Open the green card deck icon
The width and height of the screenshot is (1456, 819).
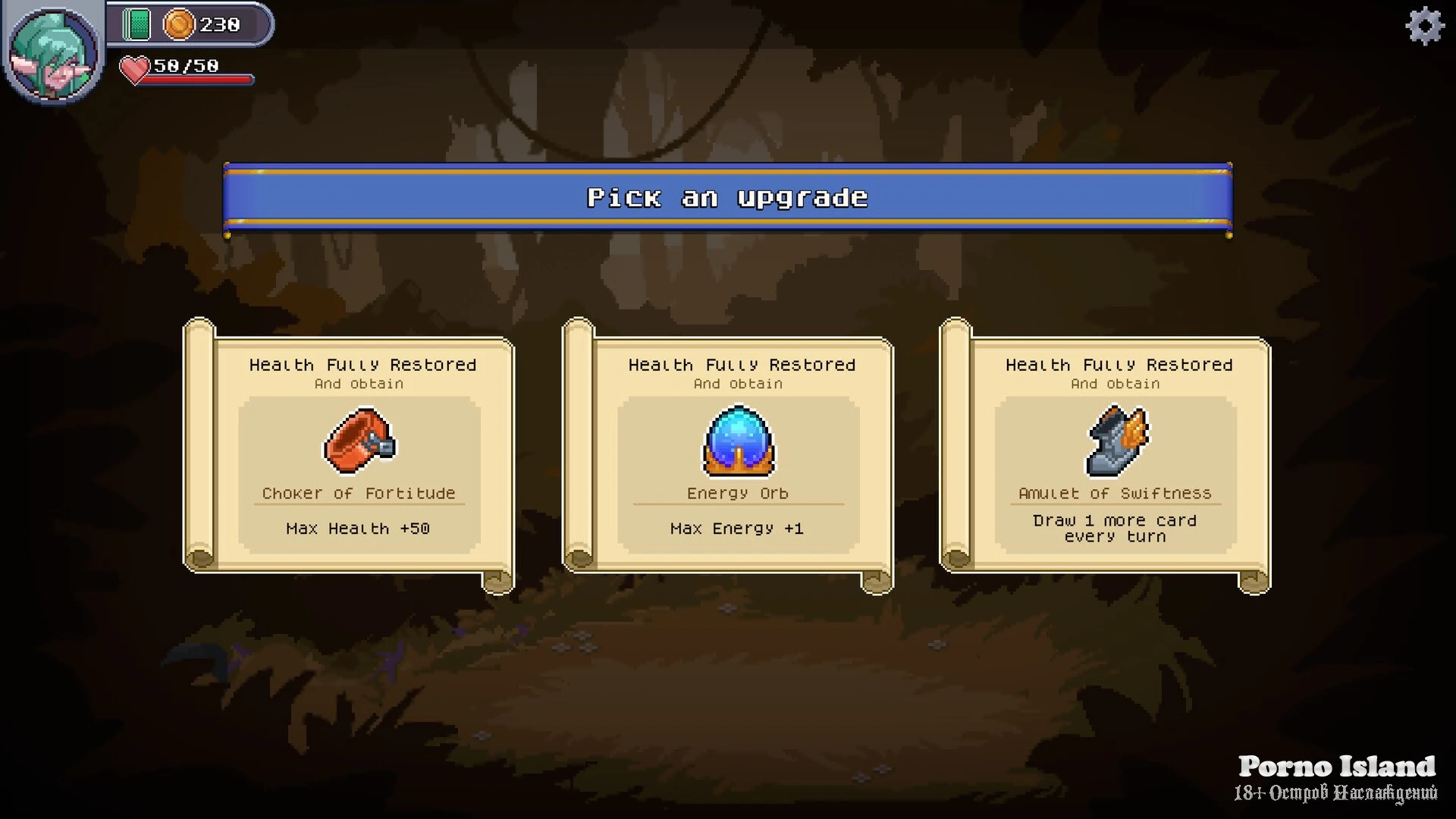(137, 25)
